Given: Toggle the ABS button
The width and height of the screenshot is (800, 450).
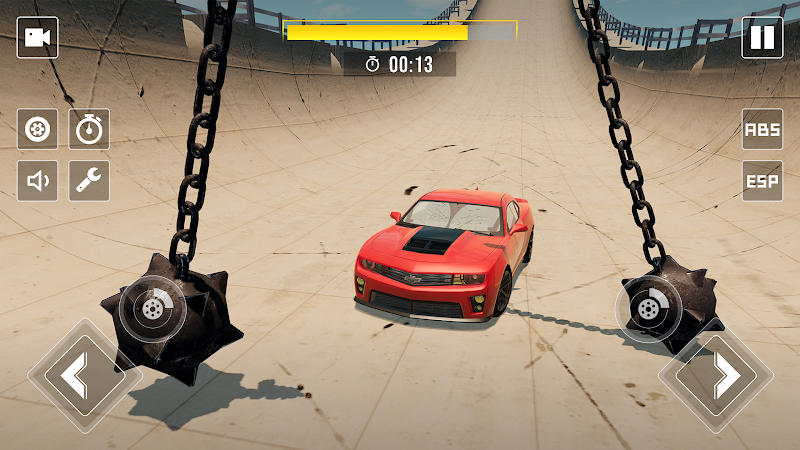Looking at the screenshot, I should (762, 129).
